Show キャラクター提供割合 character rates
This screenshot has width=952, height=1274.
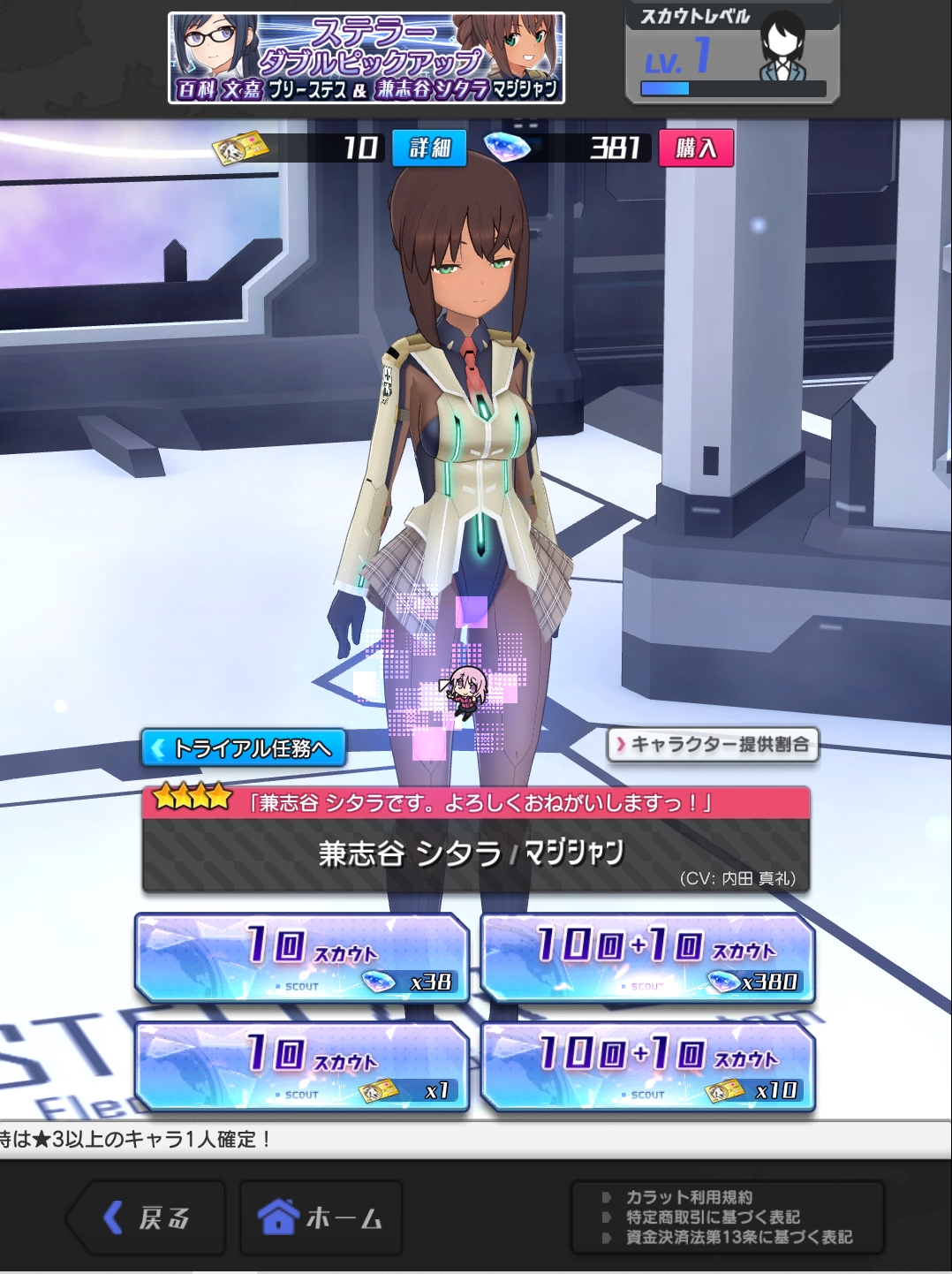pyautogui.click(x=713, y=745)
